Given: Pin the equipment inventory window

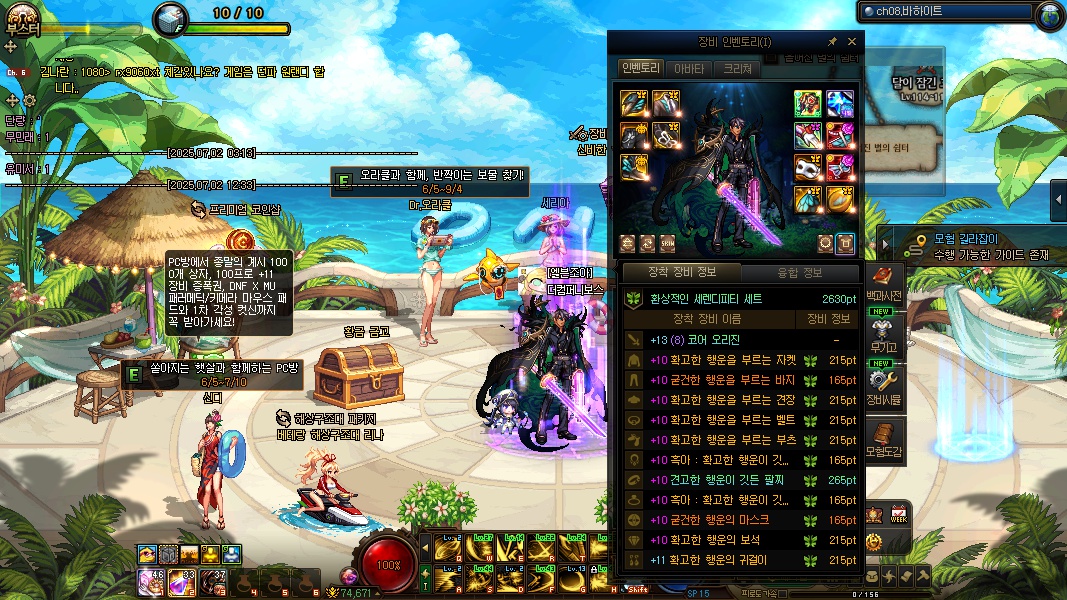Looking at the screenshot, I should tap(832, 42).
